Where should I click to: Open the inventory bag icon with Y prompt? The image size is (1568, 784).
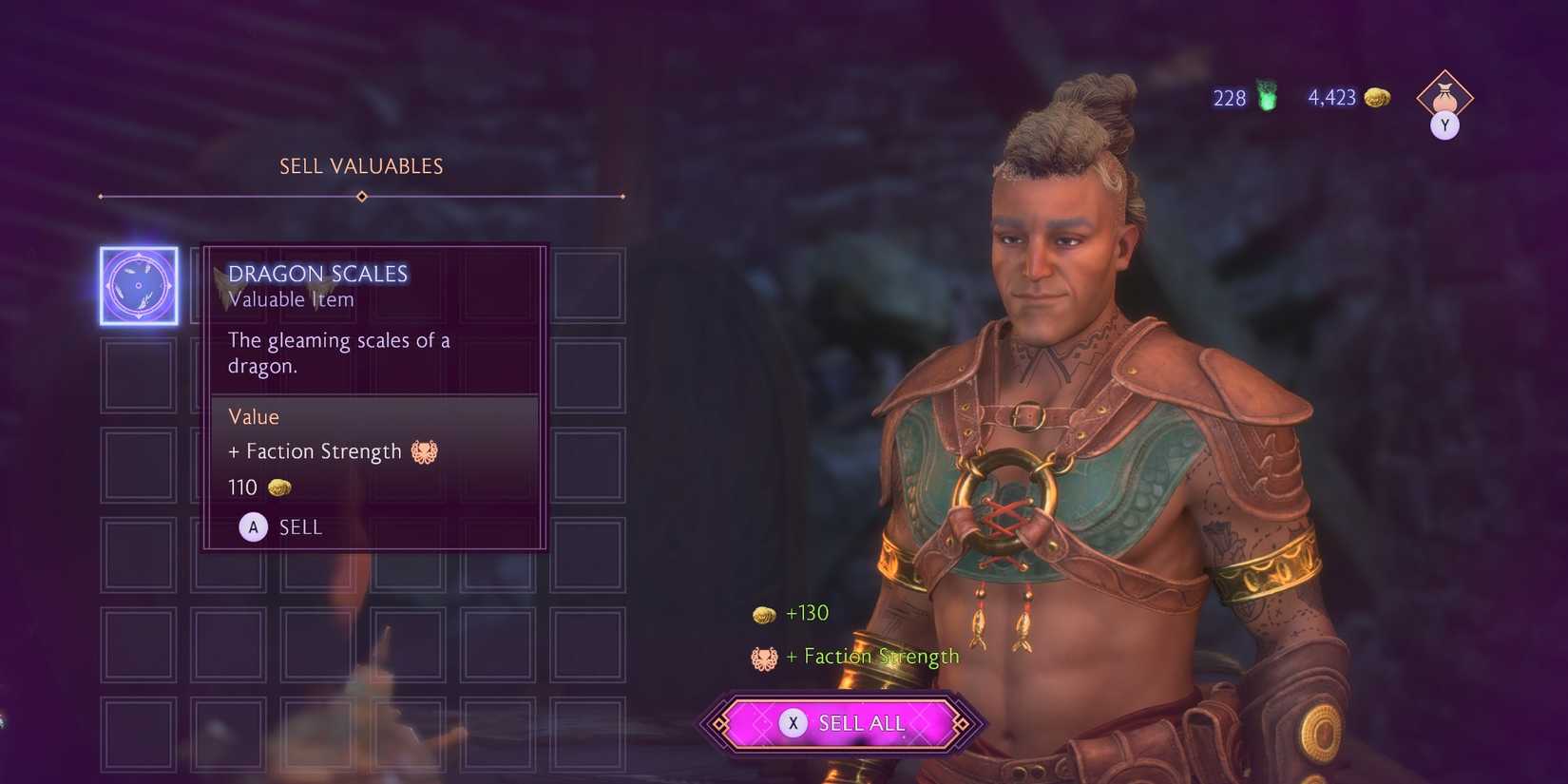click(1444, 97)
